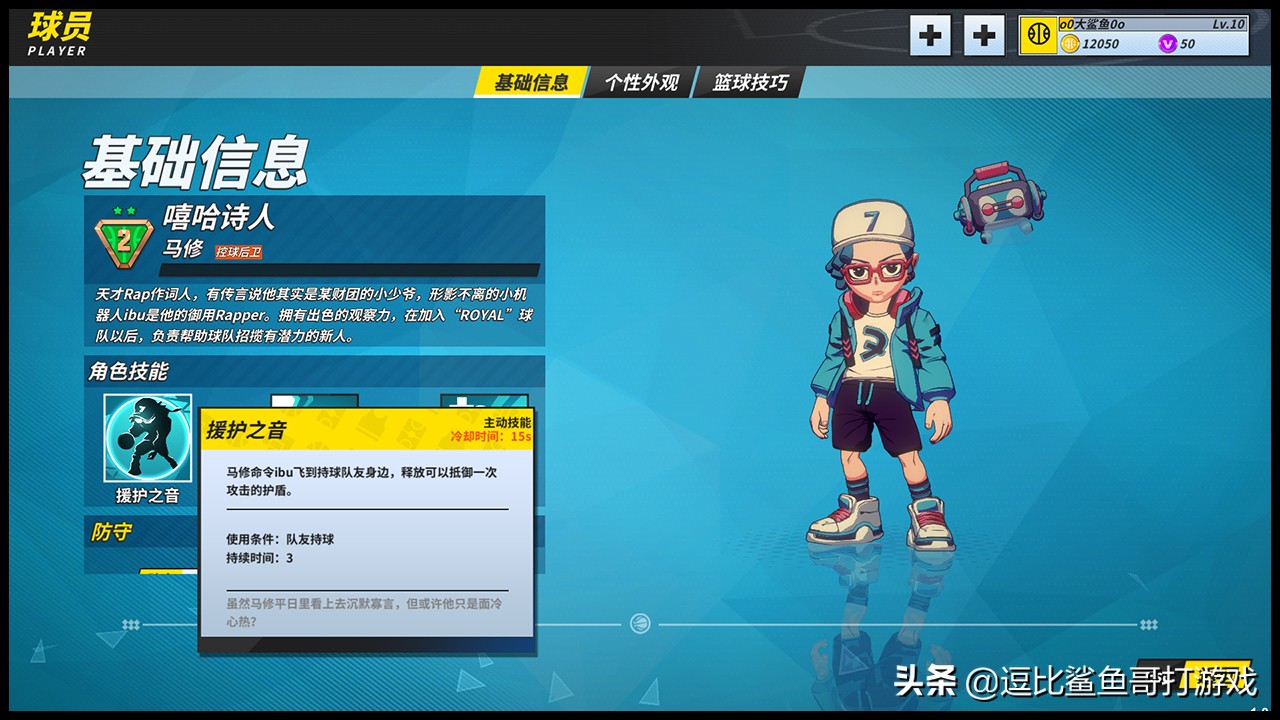Show the 篮球技巧 tab
This screenshot has width=1280, height=720.
pyautogui.click(x=750, y=83)
